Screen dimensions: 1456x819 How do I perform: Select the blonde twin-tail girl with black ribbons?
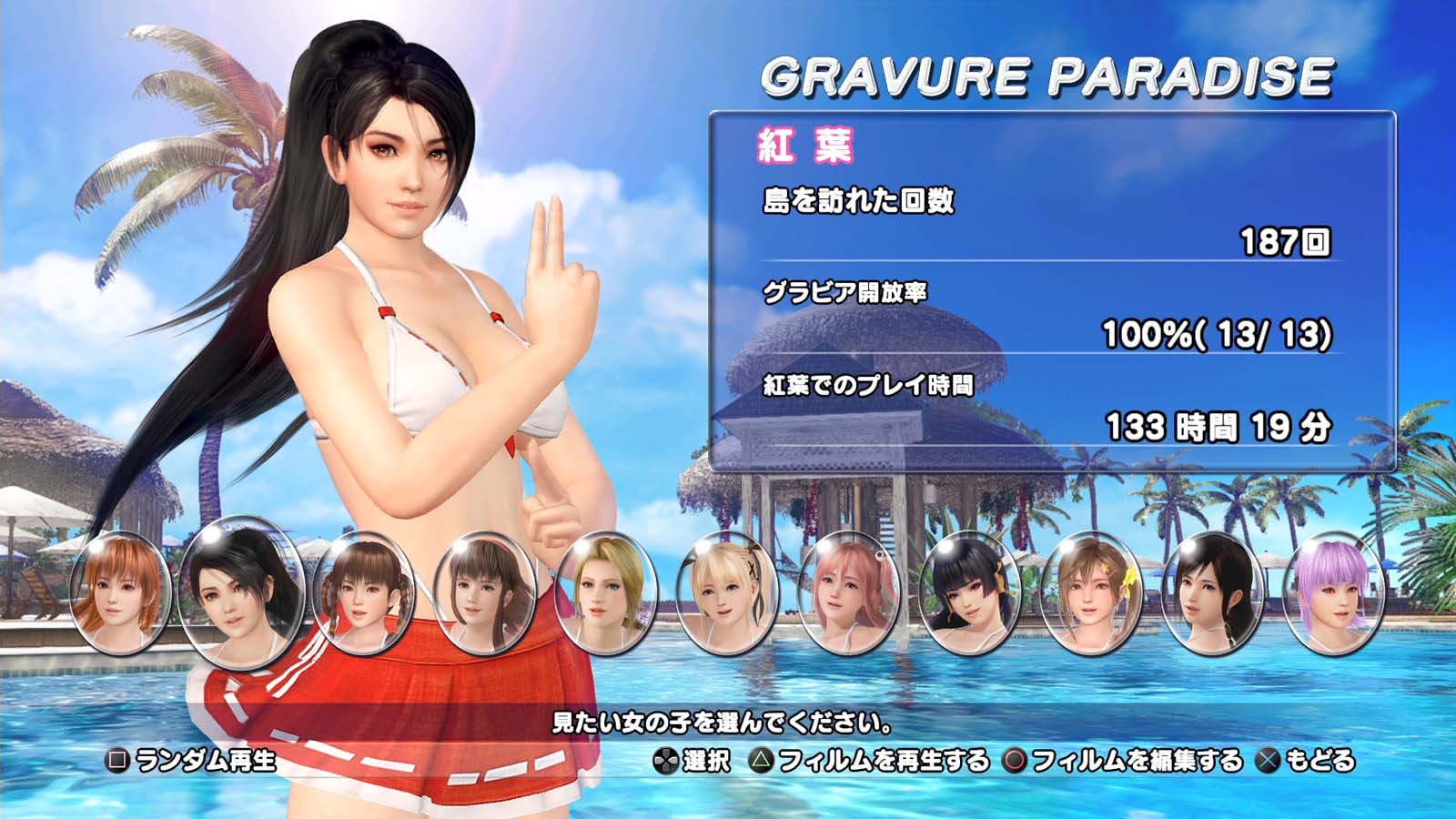pyautogui.click(x=727, y=591)
